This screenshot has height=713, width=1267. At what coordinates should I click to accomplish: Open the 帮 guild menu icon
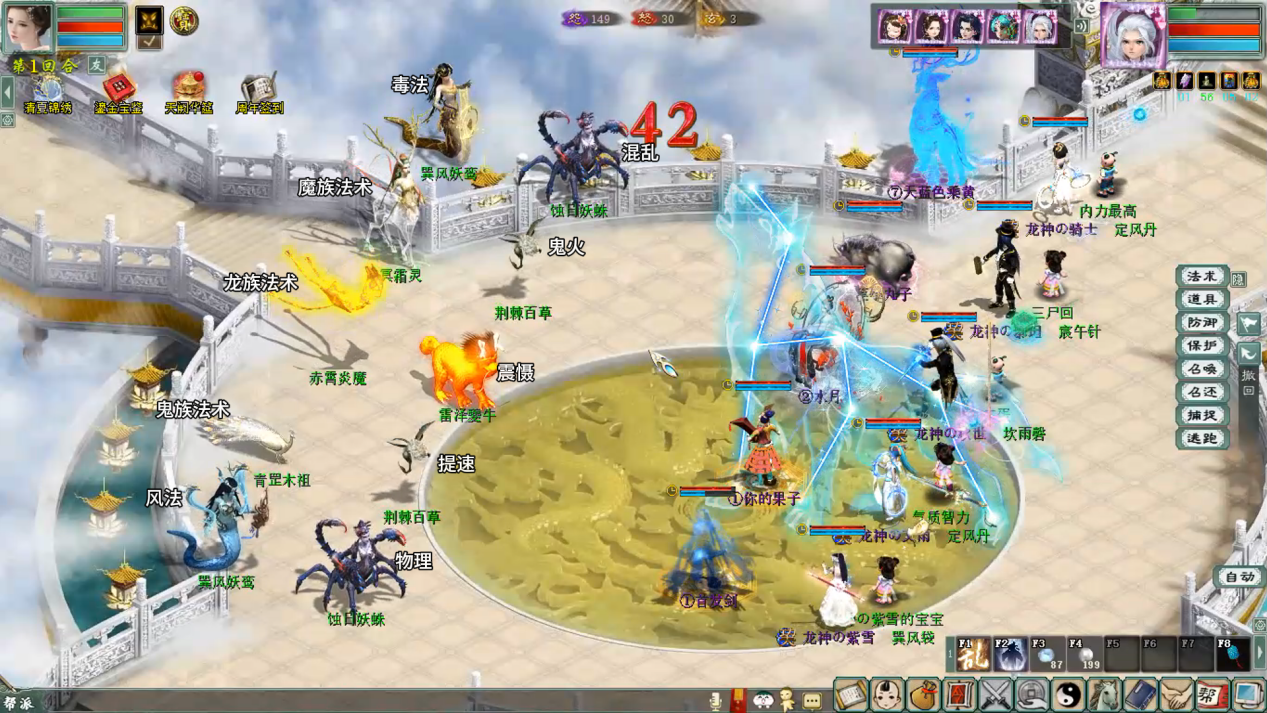click(1211, 694)
